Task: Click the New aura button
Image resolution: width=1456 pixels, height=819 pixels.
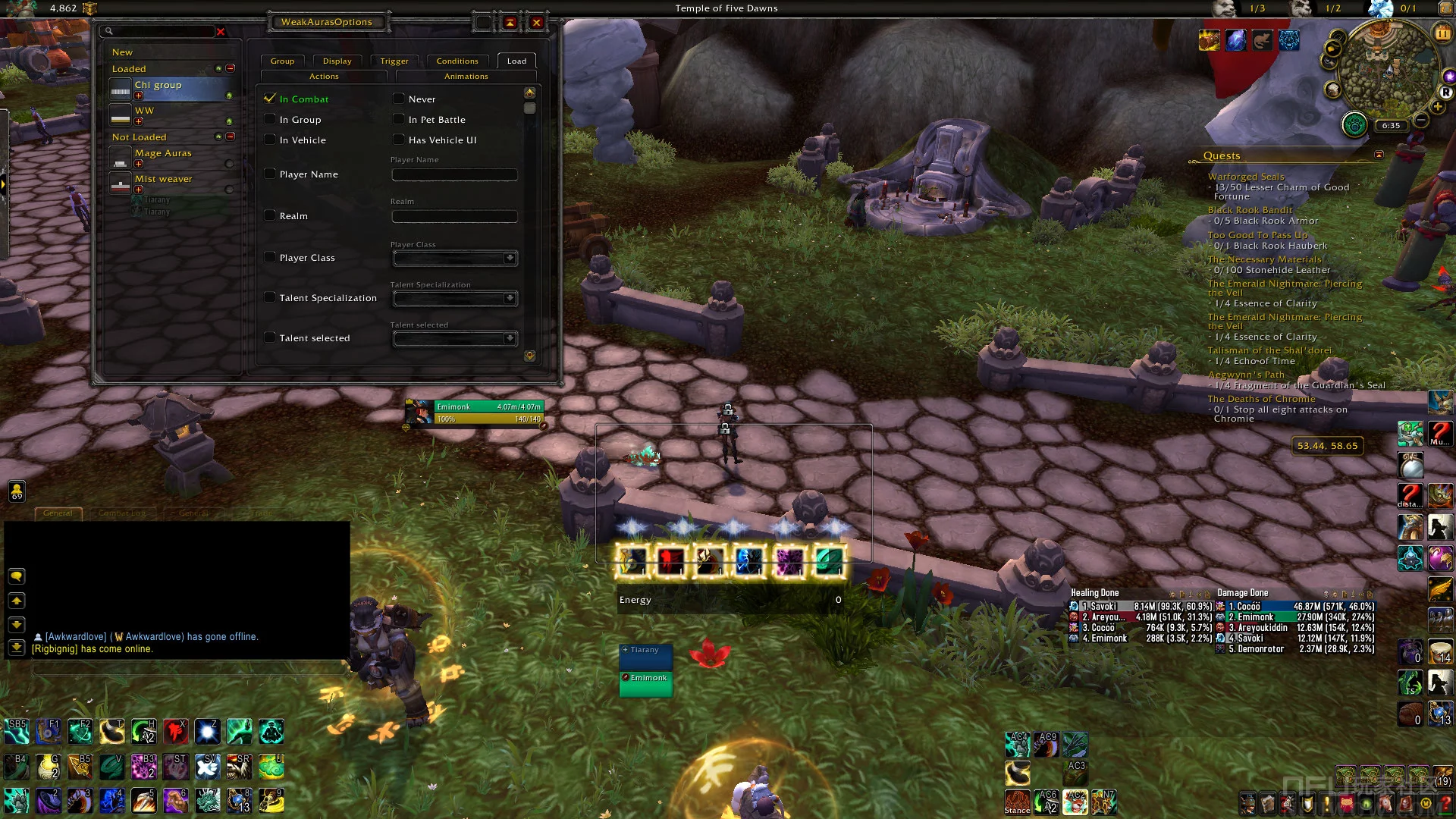Action: [122, 52]
